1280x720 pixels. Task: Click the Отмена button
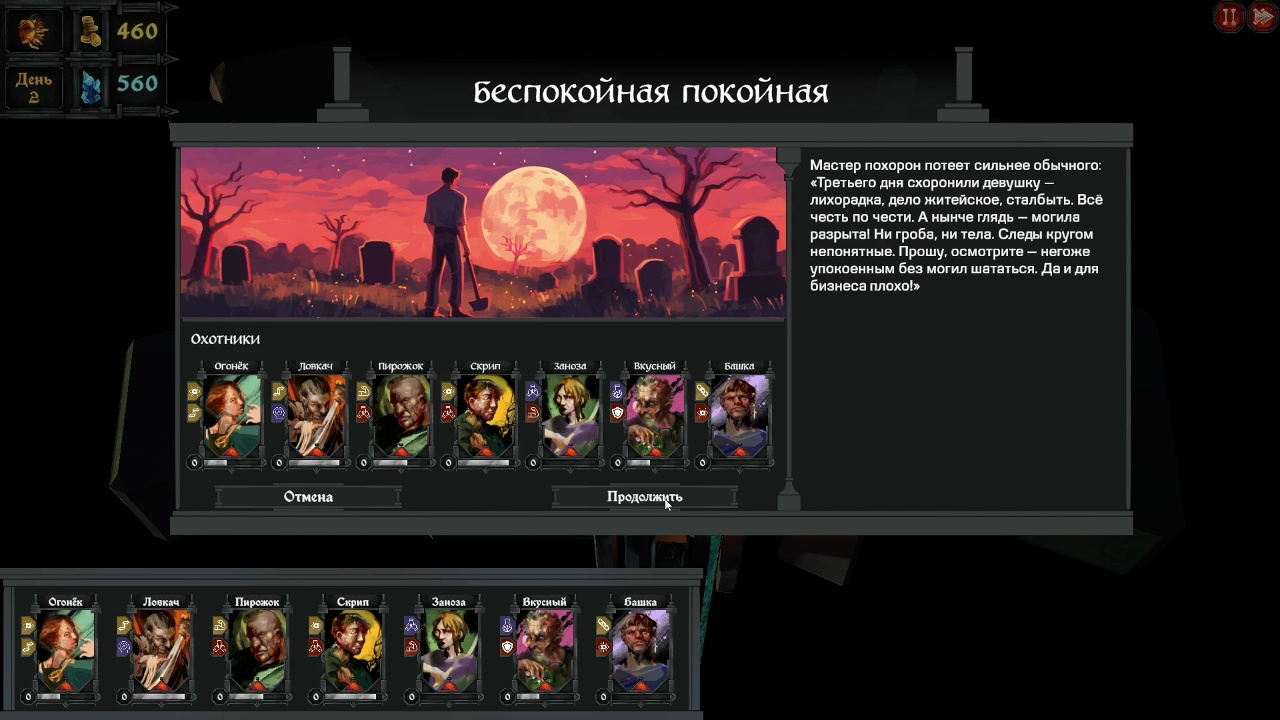308,497
